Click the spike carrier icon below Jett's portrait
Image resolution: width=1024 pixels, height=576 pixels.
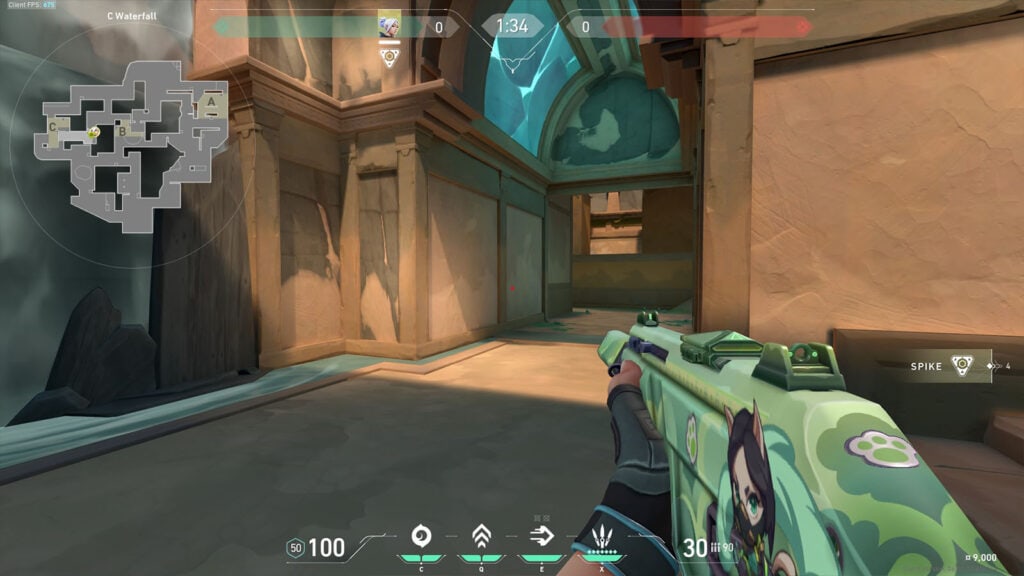coord(390,57)
